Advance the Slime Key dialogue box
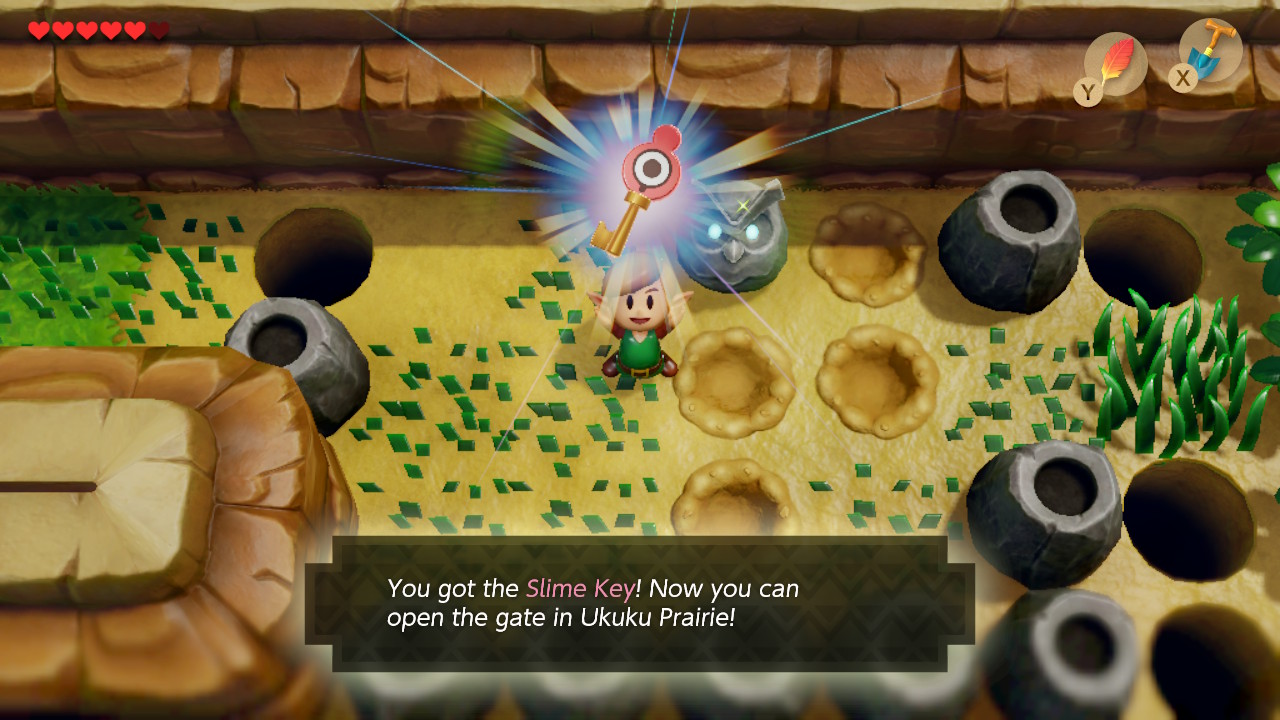This screenshot has width=1280, height=720. tap(640, 603)
